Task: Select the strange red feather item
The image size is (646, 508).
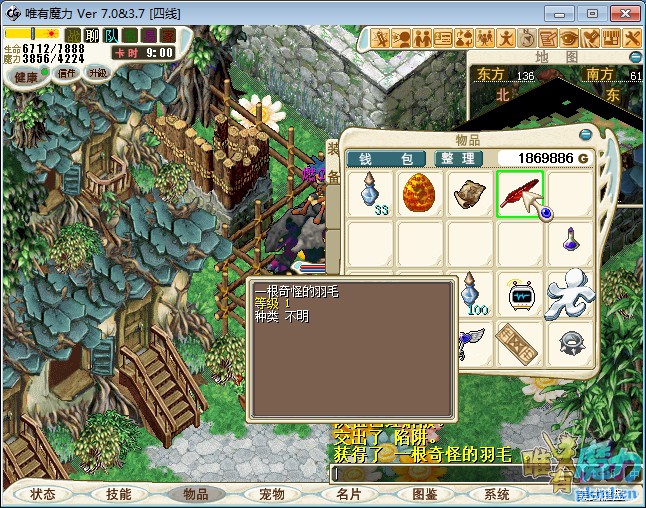Action: coord(519,193)
